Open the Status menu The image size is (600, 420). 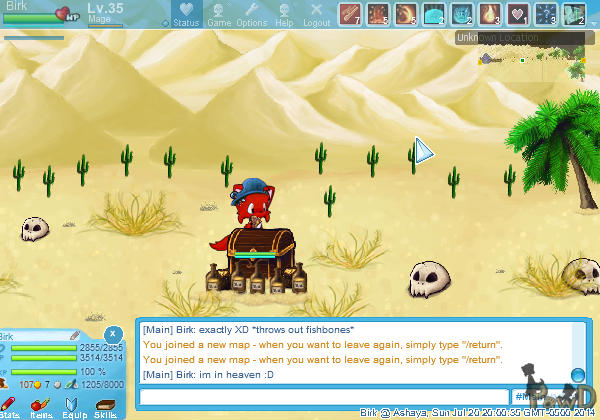(185, 15)
